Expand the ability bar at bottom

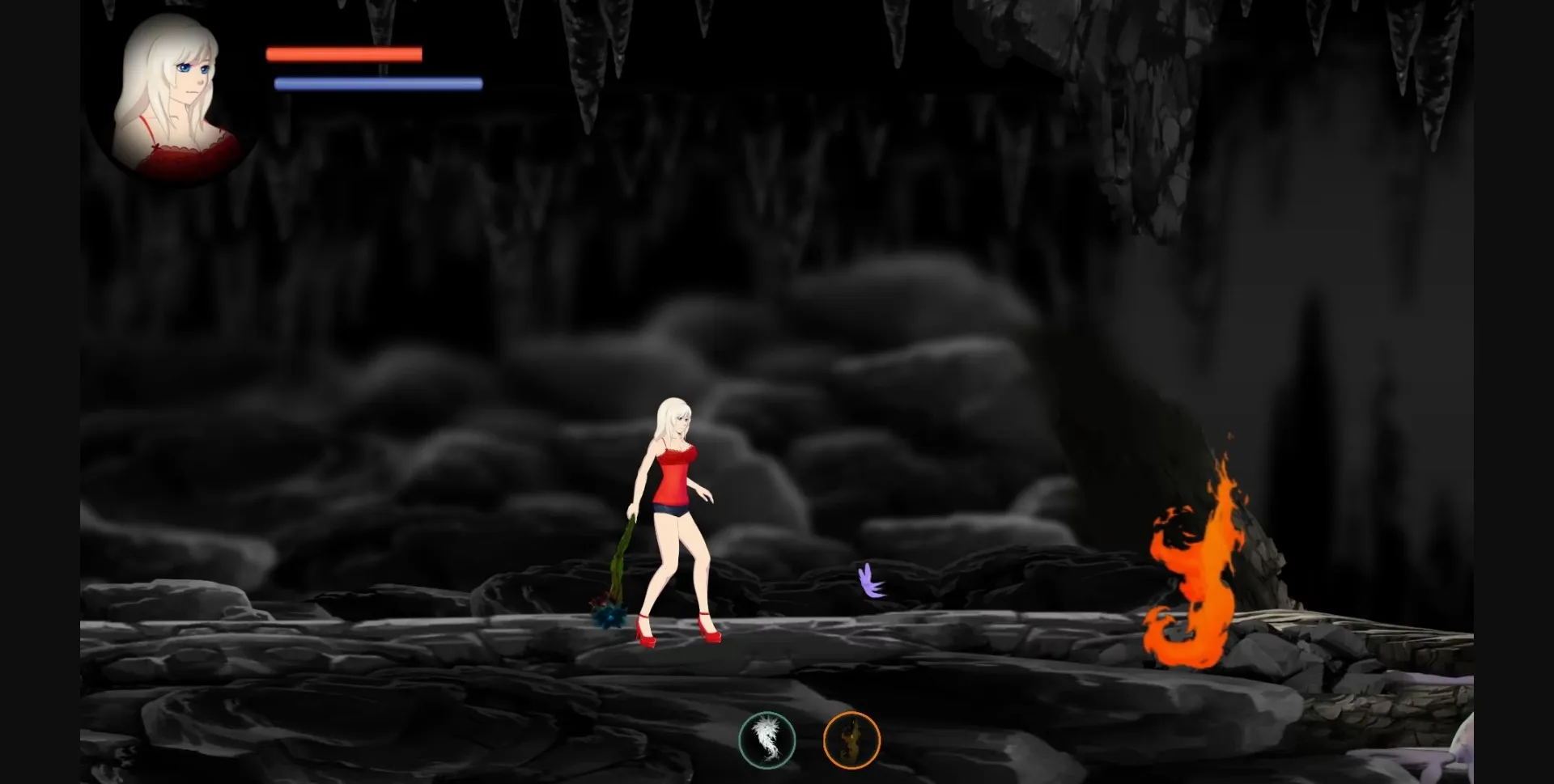(x=809, y=738)
